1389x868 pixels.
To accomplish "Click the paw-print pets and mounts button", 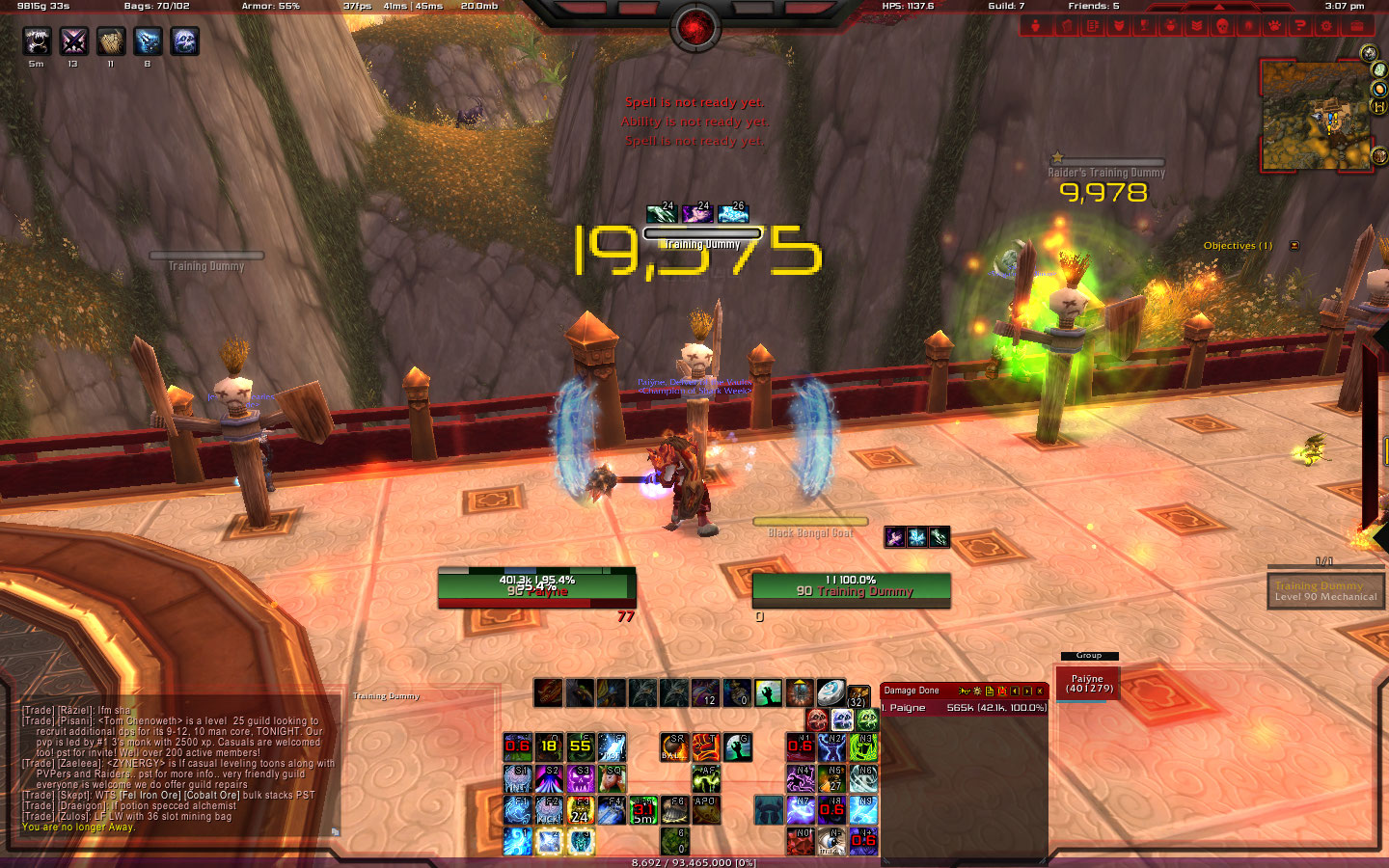I will (1274, 26).
